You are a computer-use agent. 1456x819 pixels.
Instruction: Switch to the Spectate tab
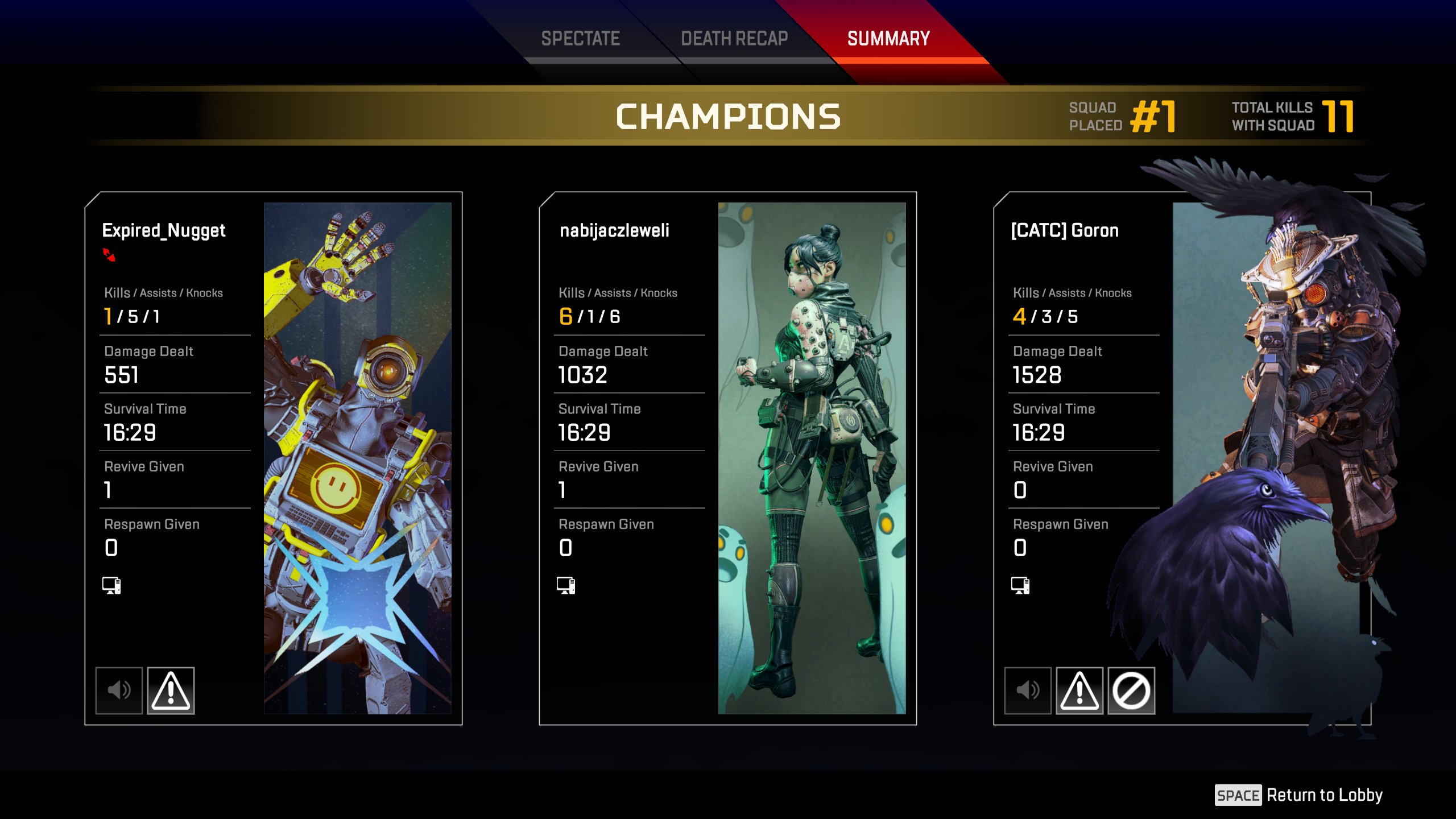[580, 39]
